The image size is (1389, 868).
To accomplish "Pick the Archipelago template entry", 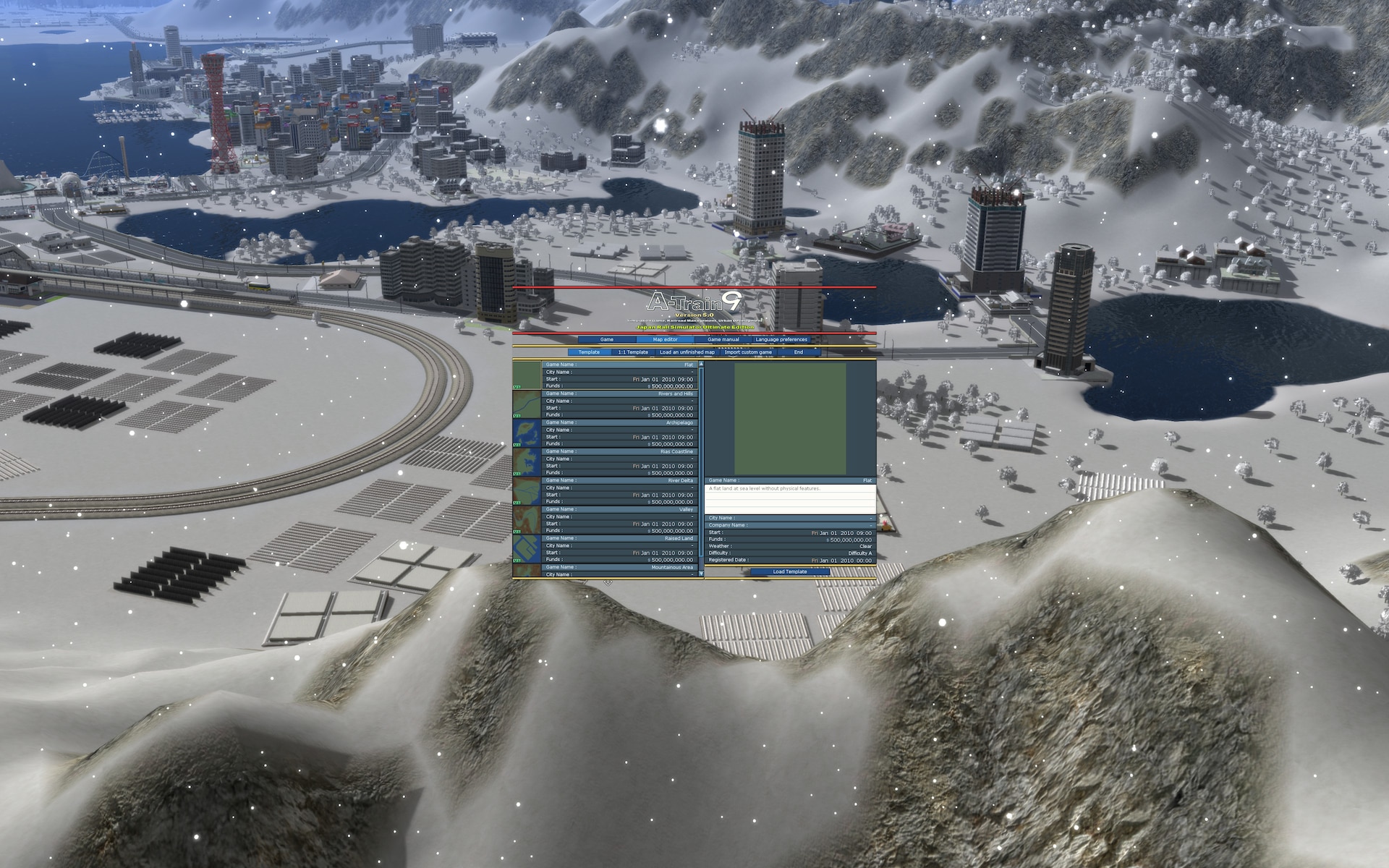I will click(x=619, y=433).
